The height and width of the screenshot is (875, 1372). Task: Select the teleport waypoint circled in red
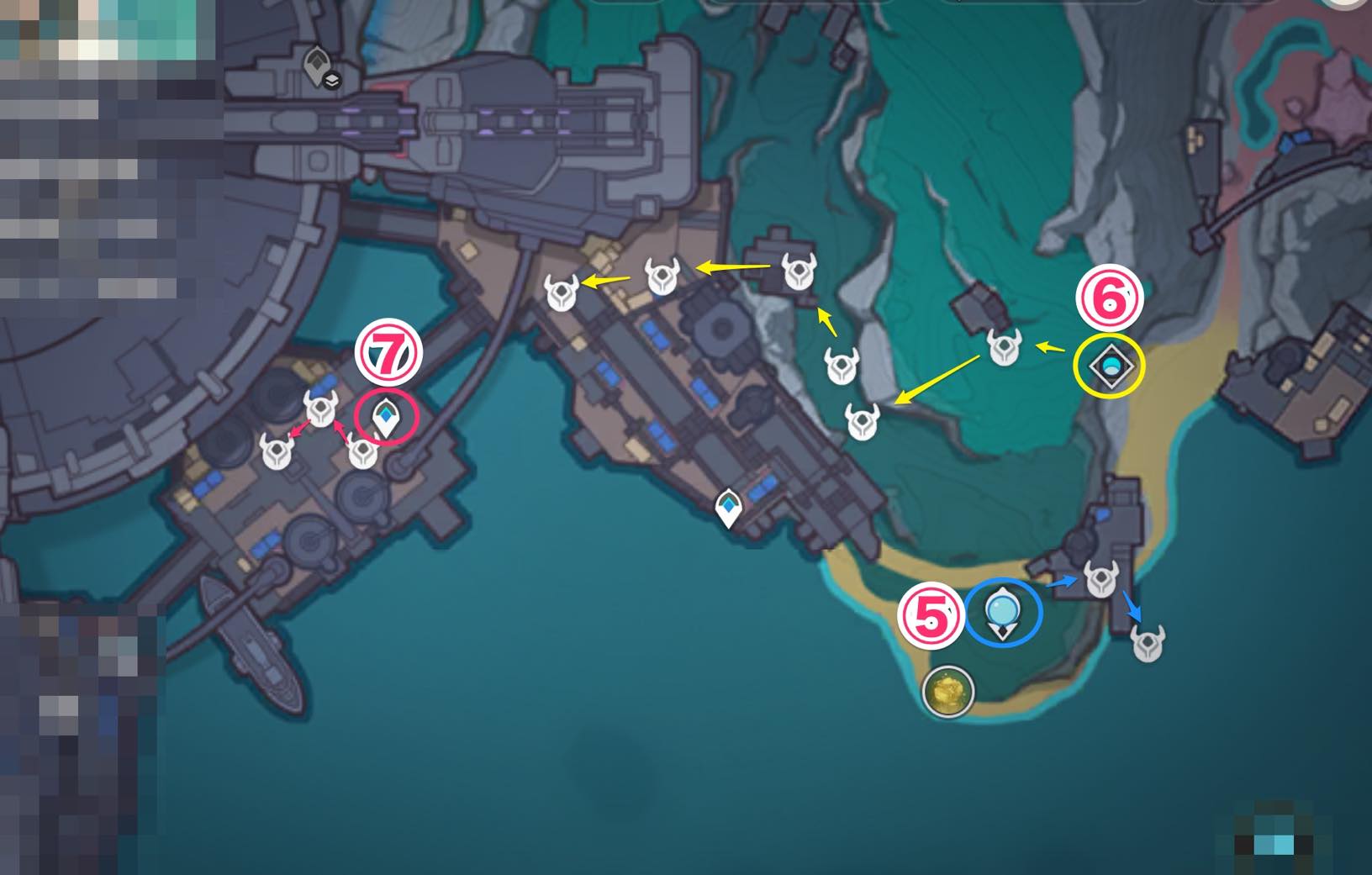386,417
